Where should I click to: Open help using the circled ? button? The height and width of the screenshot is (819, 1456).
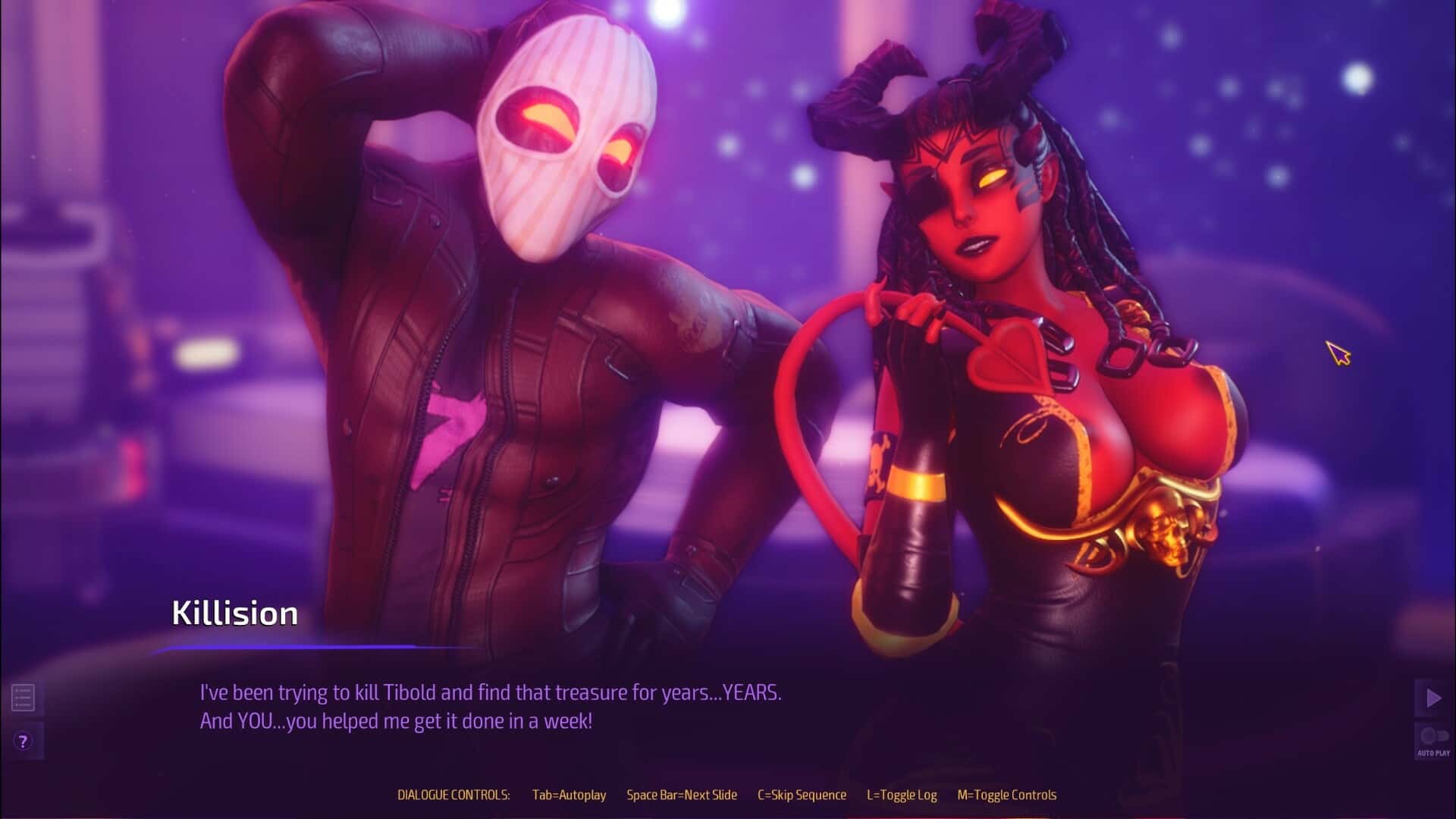pyautogui.click(x=24, y=741)
